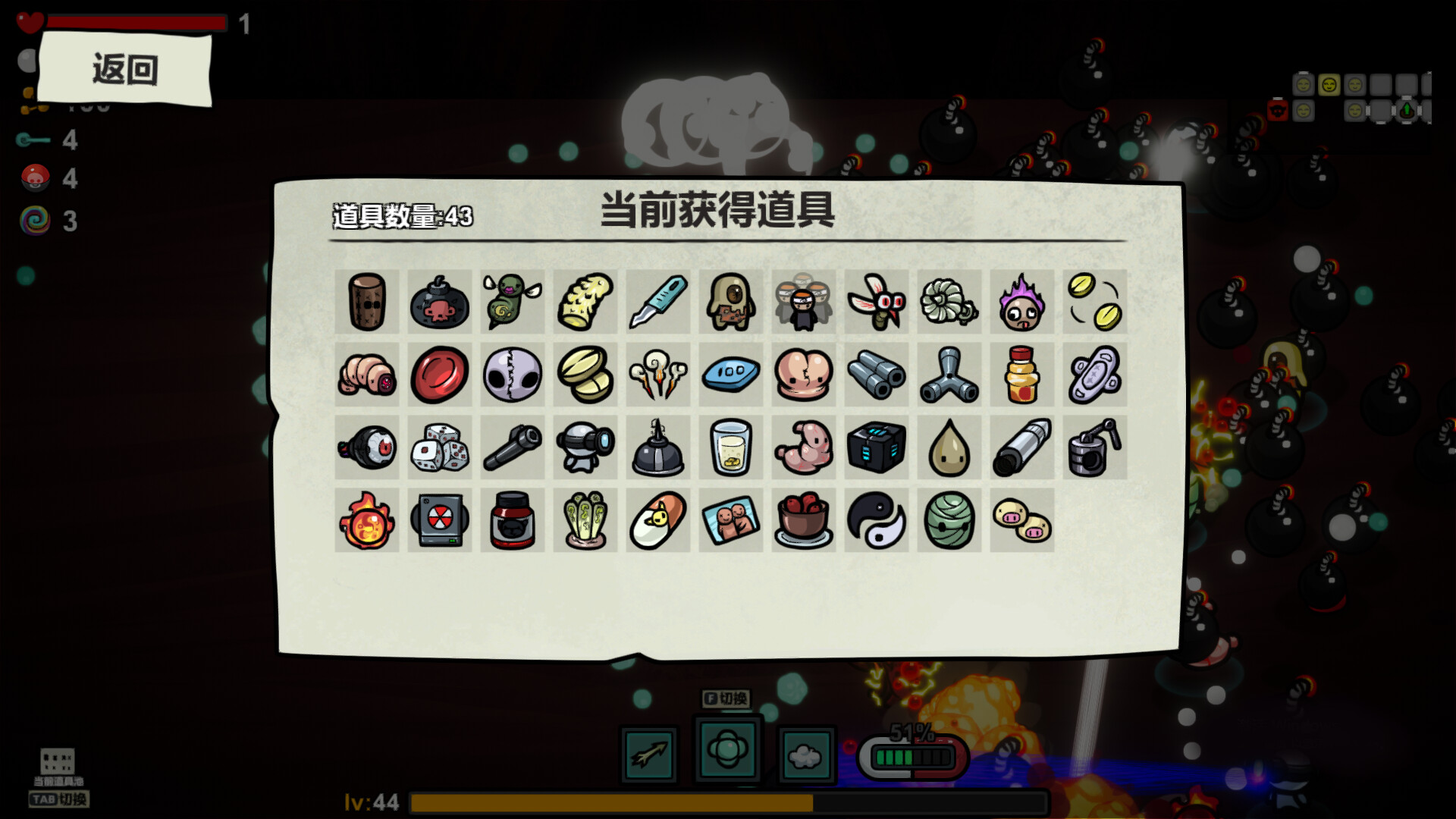Click the rainbow swirl counter icon
Image resolution: width=1456 pixels, height=819 pixels.
pos(35,221)
